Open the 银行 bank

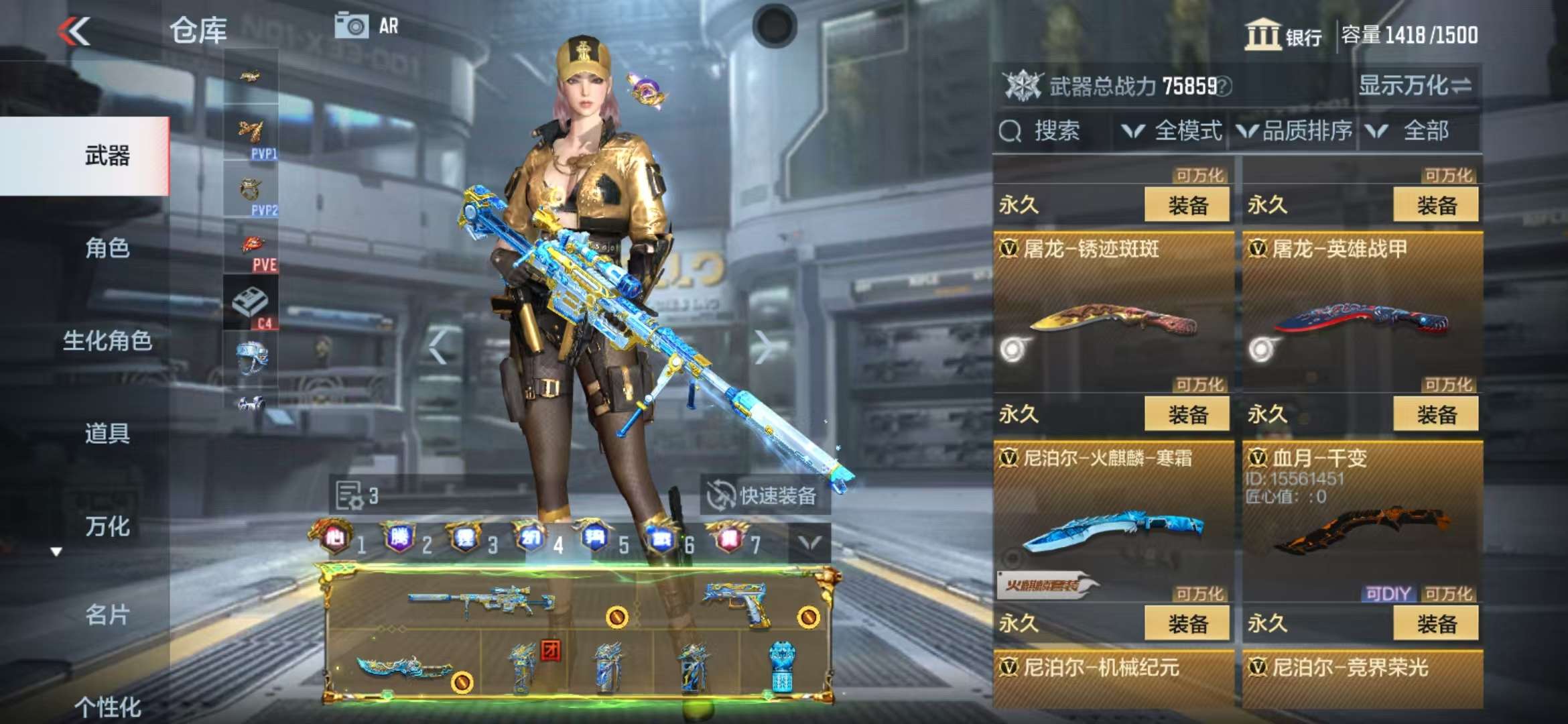point(1283,35)
